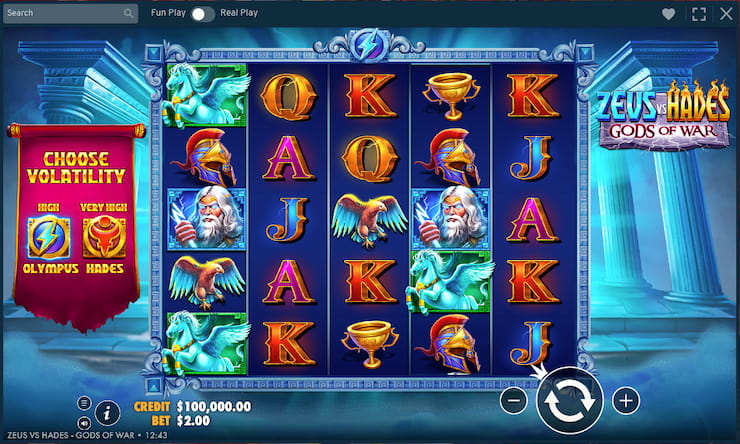The width and height of the screenshot is (740, 444).
Task: Toggle the sound speaker icon
Action: pyautogui.click(x=84, y=422)
